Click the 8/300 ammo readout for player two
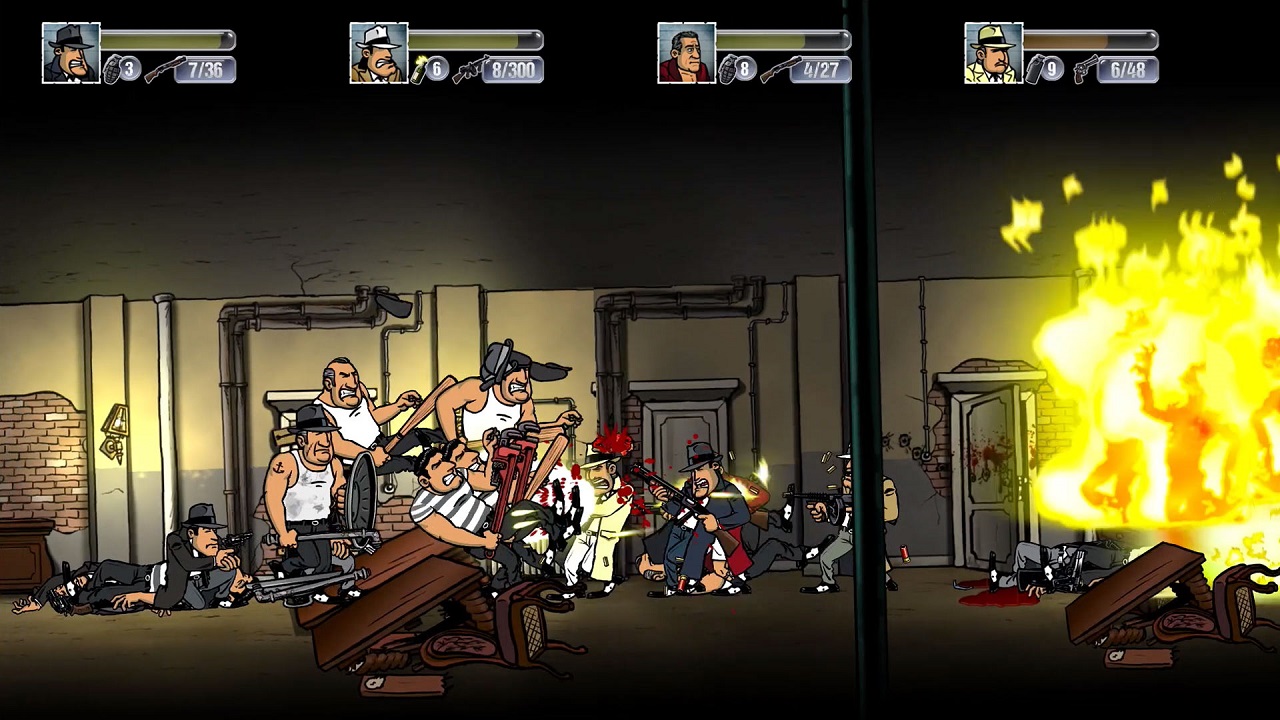The height and width of the screenshot is (720, 1280). 512,70
